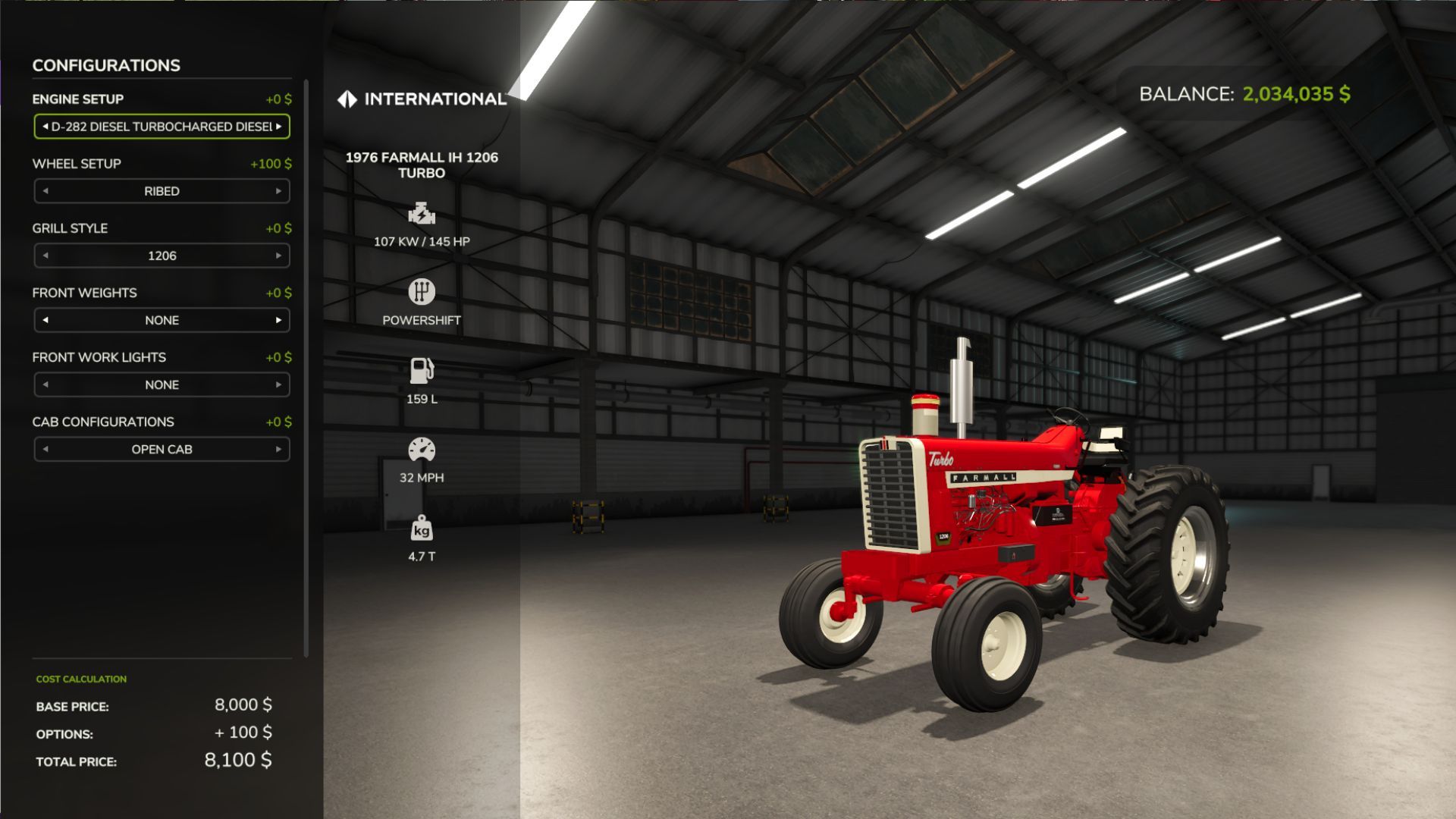1456x819 pixels.
Task: Switch Cab Configurations to Open Cab
Action: [161, 449]
